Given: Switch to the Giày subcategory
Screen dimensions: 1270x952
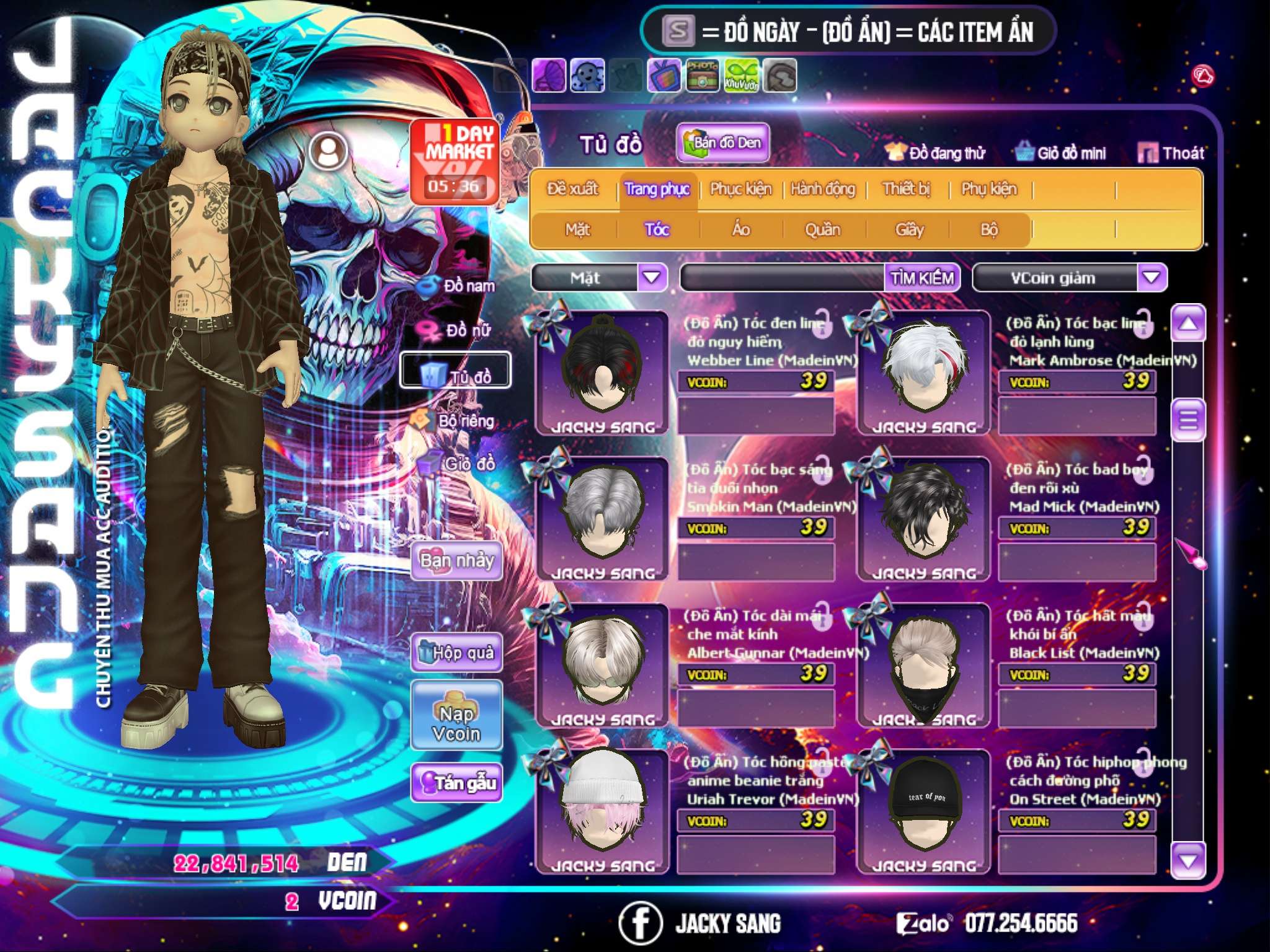Looking at the screenshot, I should (910, 229).
